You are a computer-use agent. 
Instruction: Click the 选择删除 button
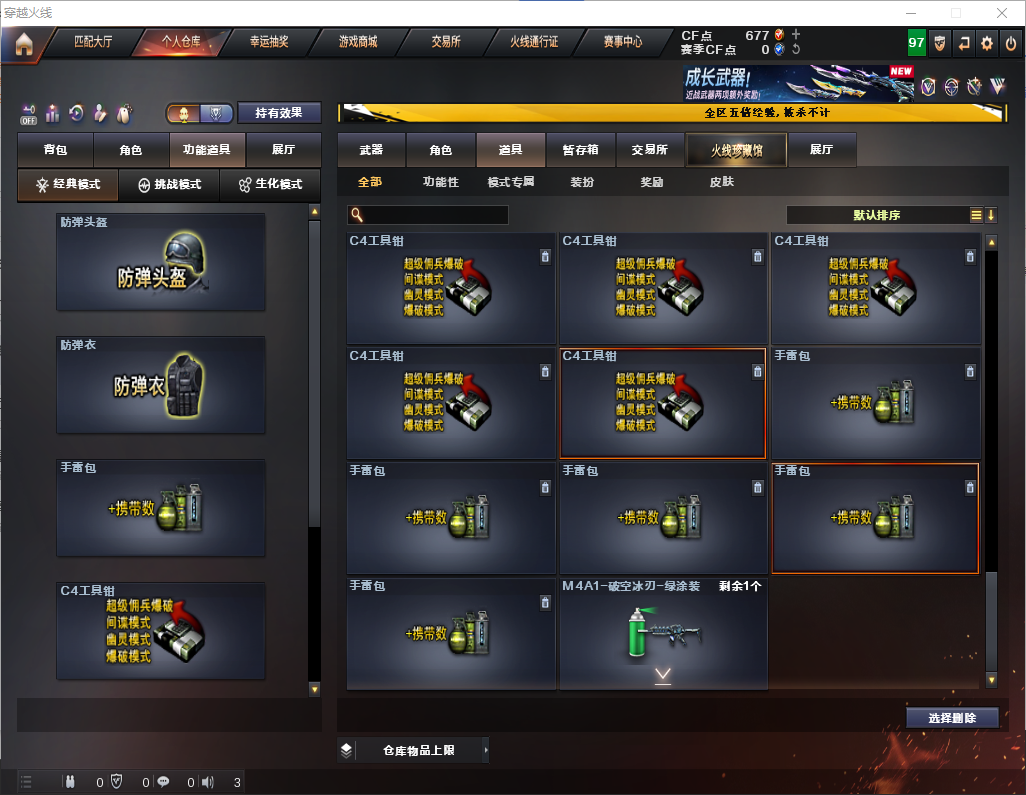click(x=951, y=718)
